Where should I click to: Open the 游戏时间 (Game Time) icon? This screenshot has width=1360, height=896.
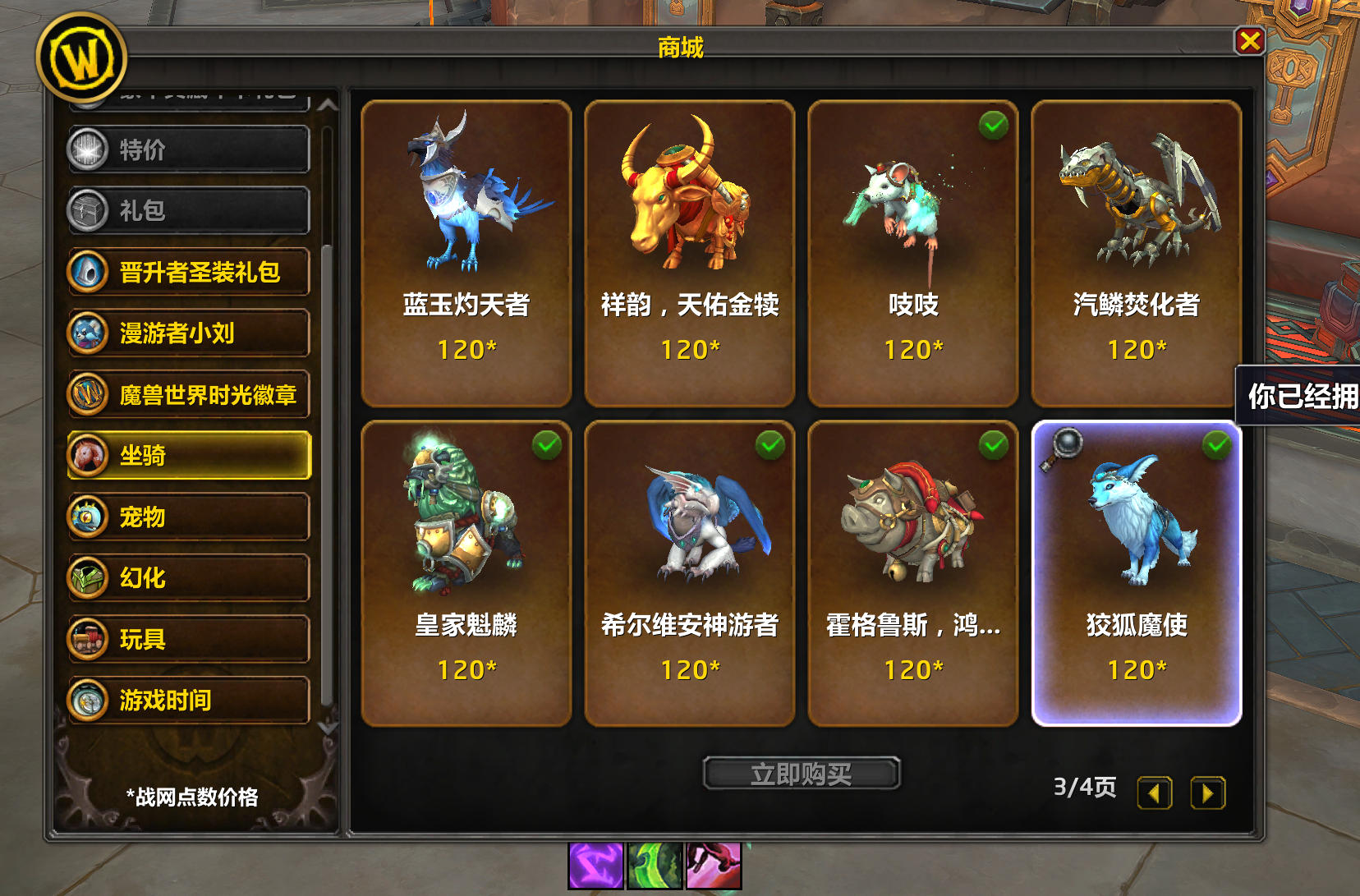pyautogui.click(x=90, y=700)
